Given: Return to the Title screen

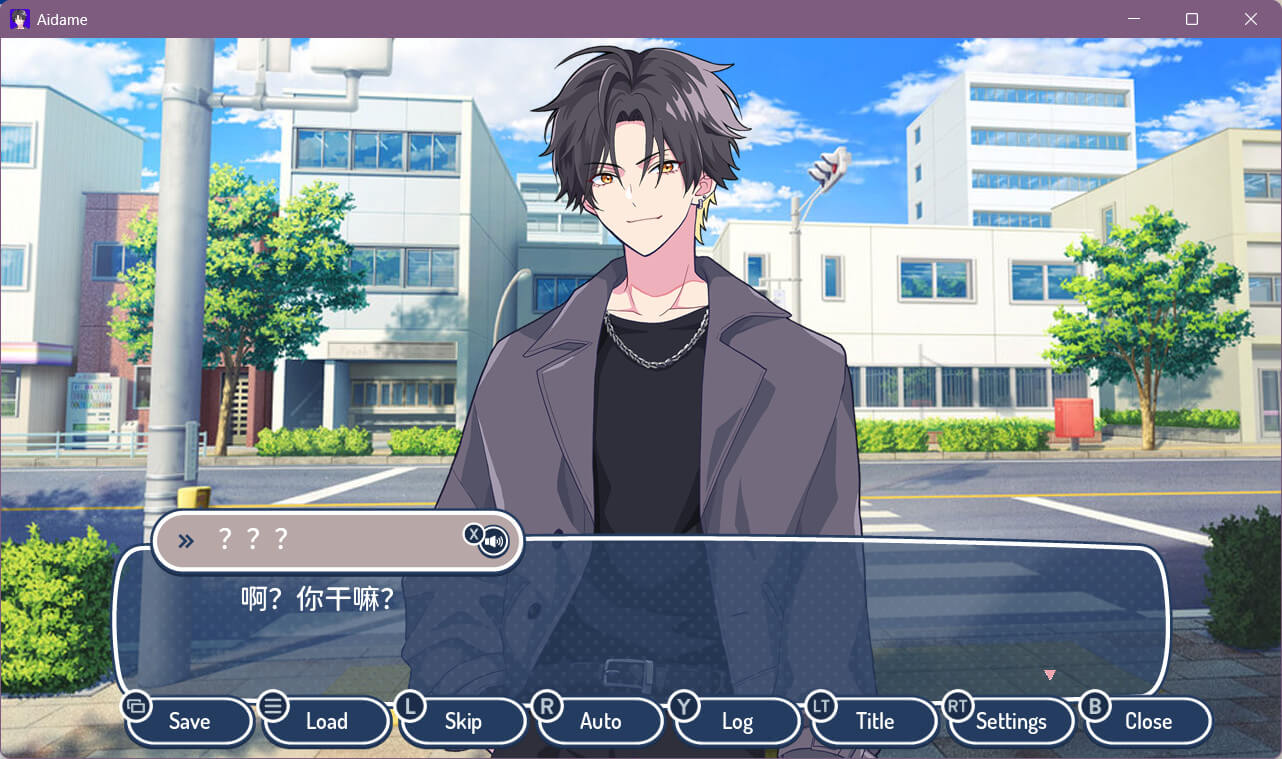Looking at the screenshot, I should pyautogui.click(x=874, y=721).
